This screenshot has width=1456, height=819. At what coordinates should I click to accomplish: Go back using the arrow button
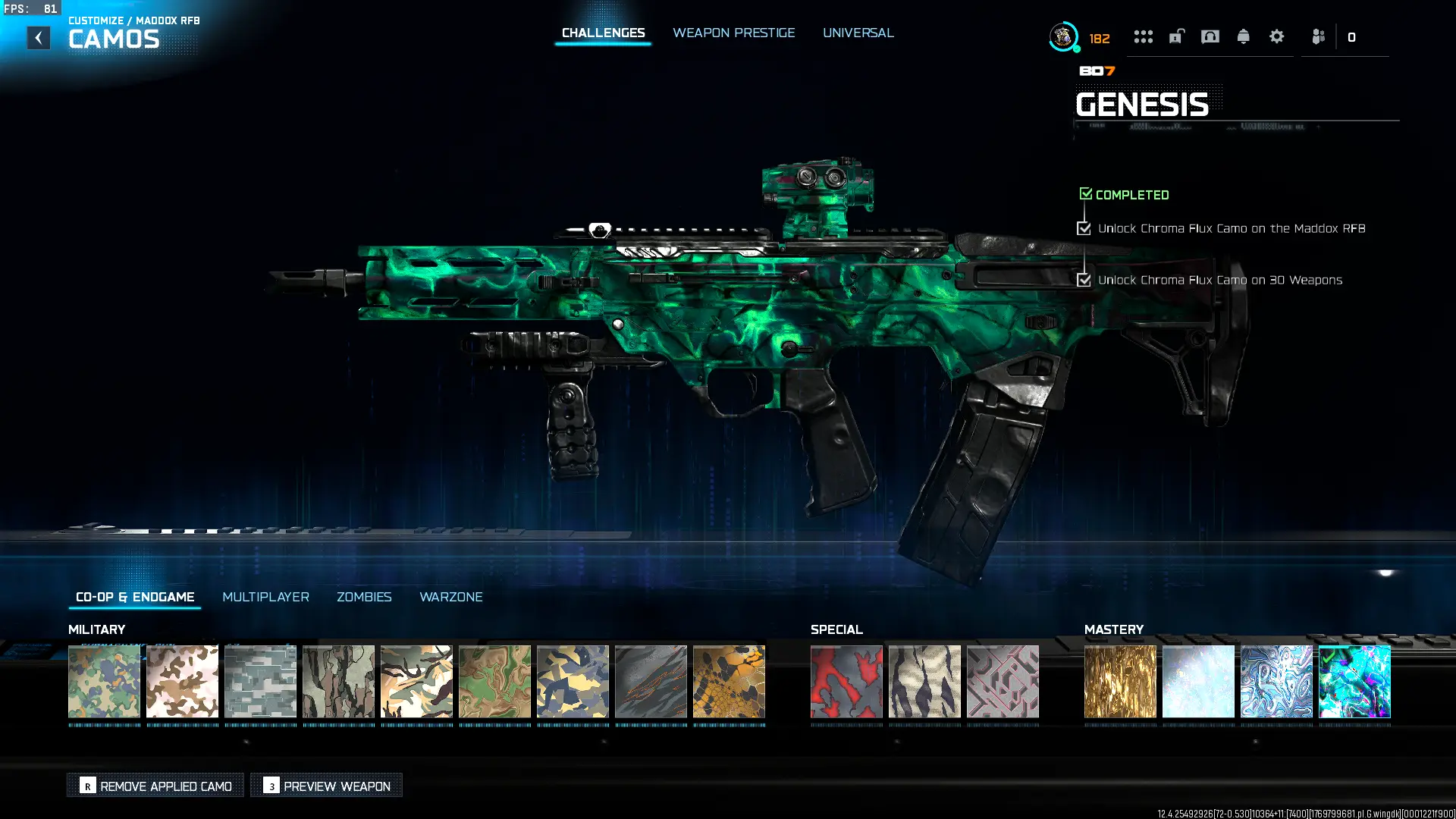tap(39, 38)
